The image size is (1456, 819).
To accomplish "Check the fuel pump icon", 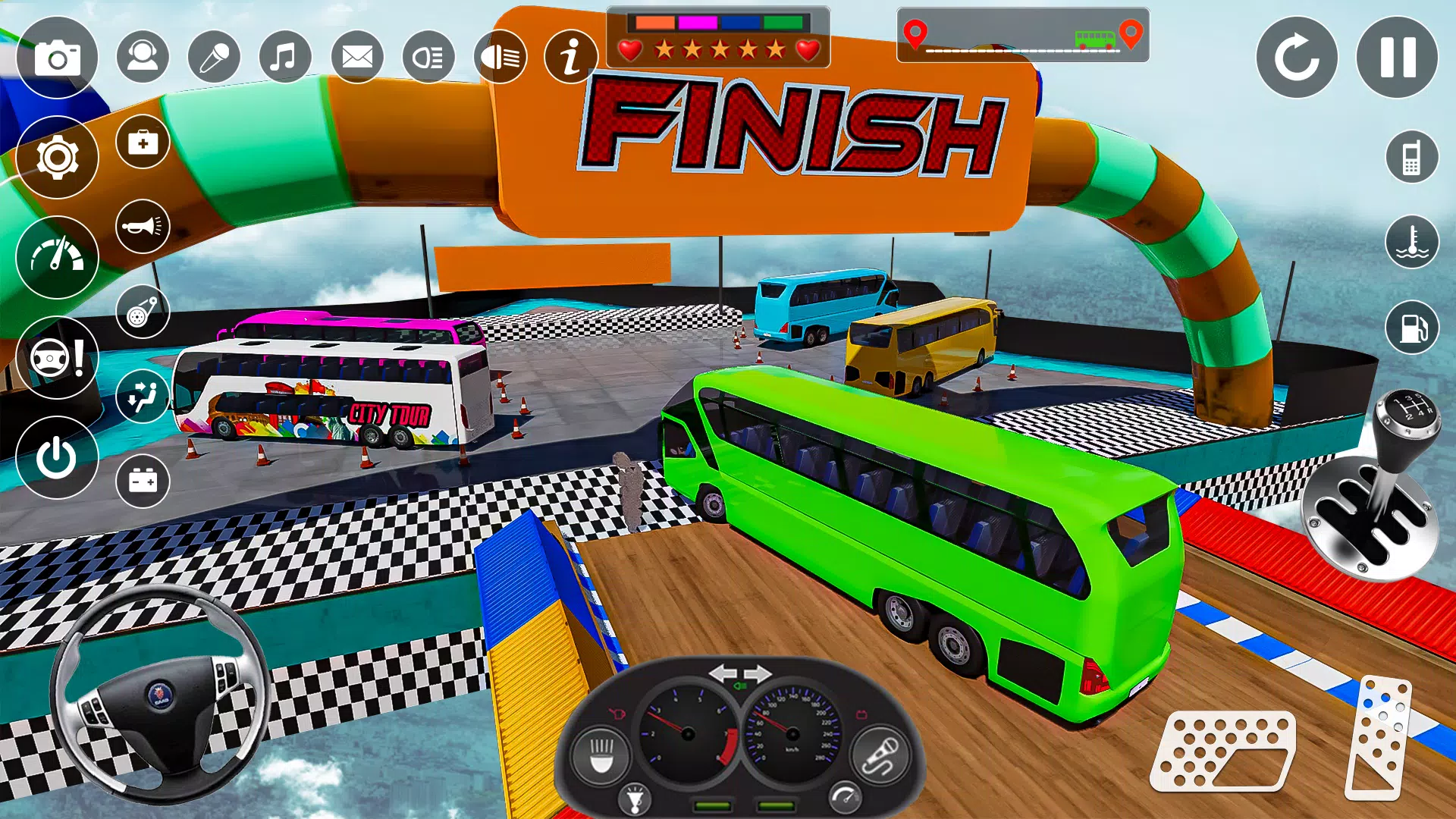I will tap(1412, 328).
